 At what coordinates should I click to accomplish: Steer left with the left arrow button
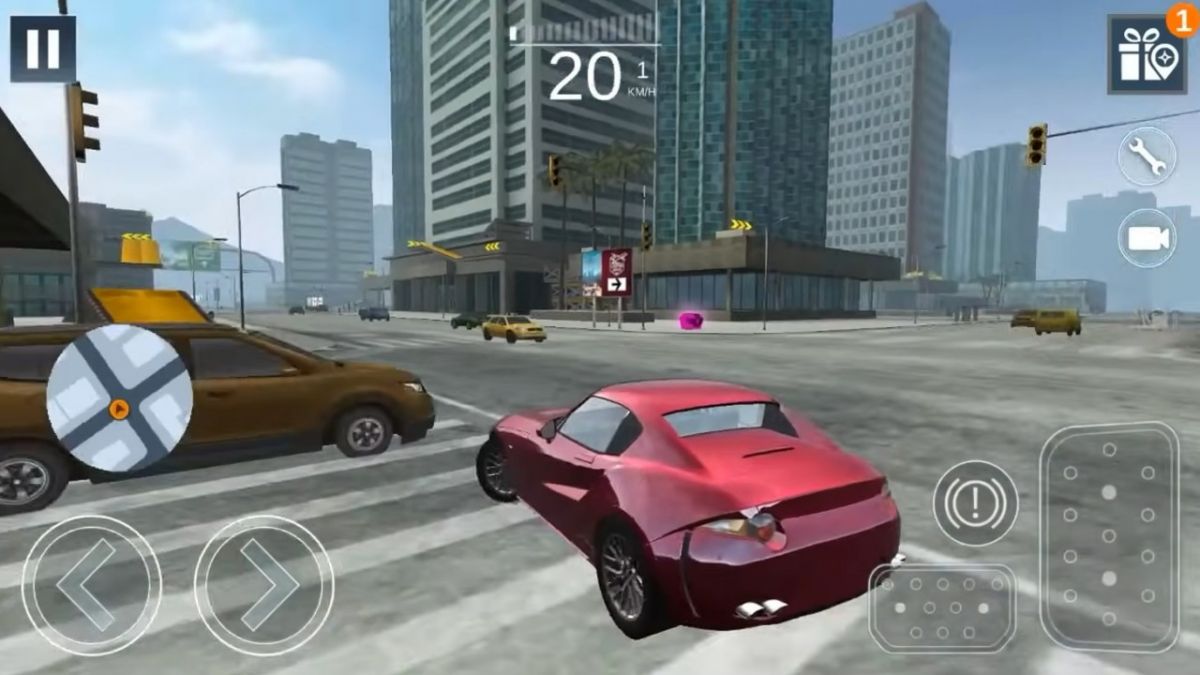[x=91, y=585]
